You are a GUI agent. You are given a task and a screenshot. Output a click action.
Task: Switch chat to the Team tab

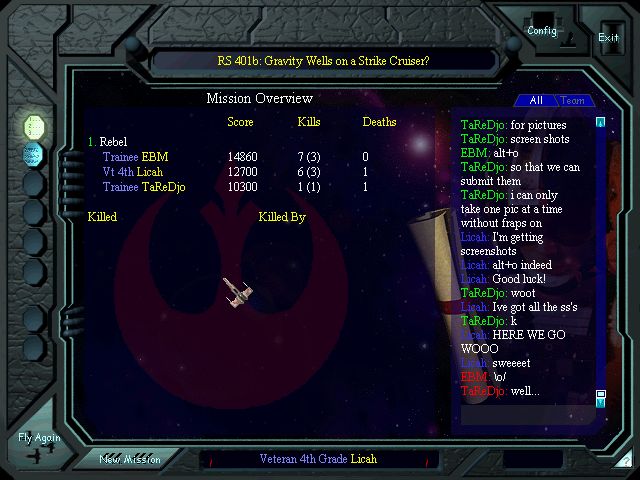[572, 100]
